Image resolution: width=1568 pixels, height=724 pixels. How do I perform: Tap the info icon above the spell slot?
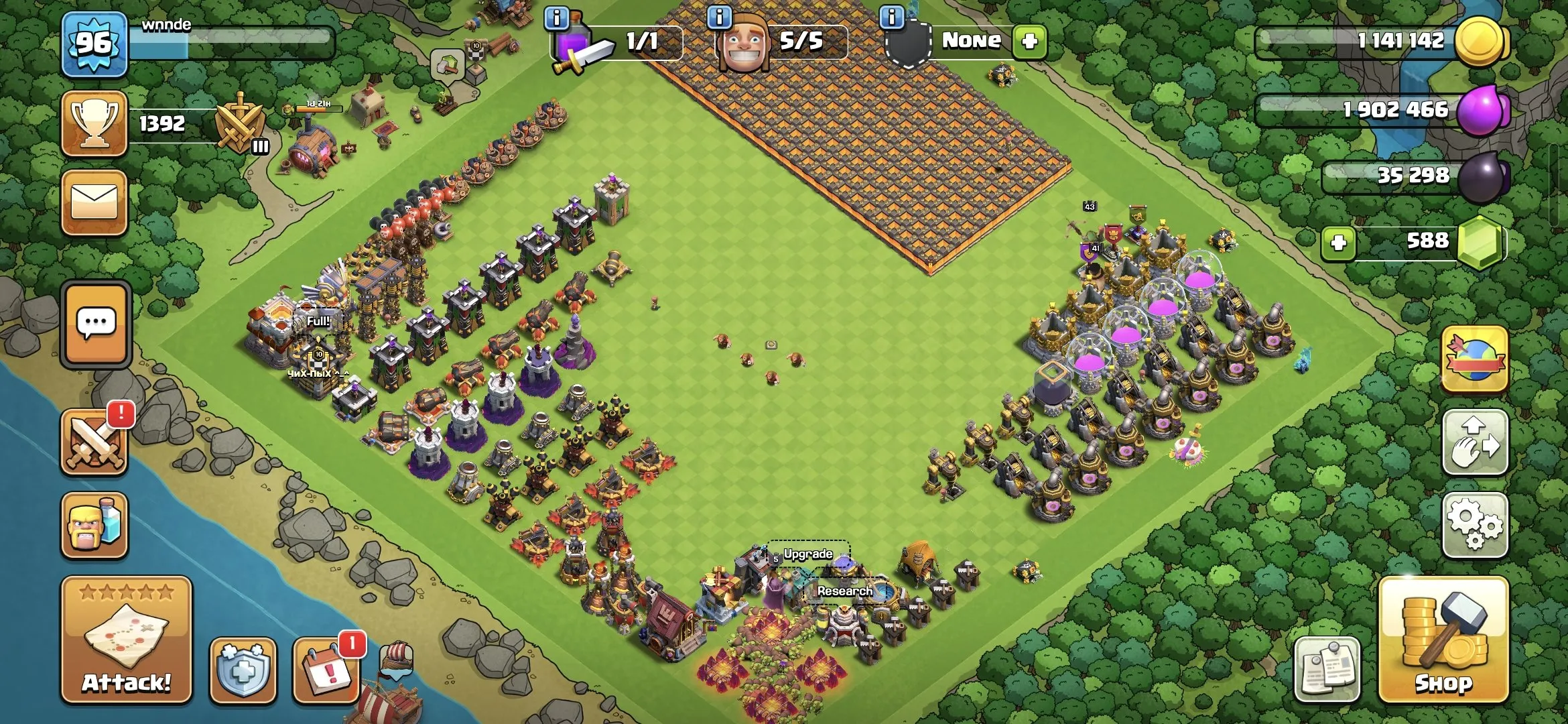(x=555, y=19)
